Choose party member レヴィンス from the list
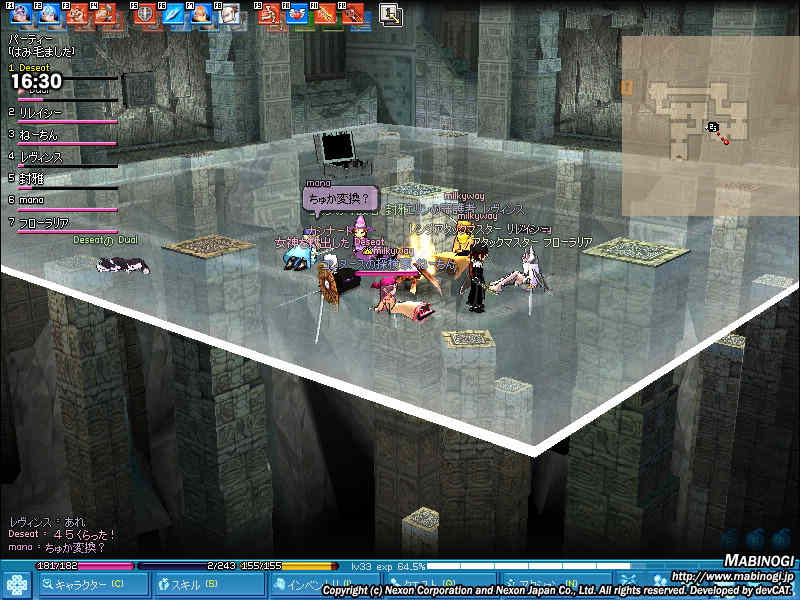The image size is (800, 600). (x=41, y=157)
